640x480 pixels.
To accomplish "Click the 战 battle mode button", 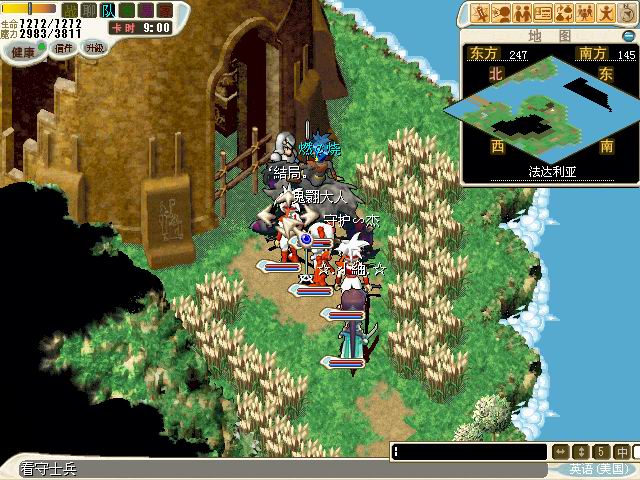I will pos(70,10).
